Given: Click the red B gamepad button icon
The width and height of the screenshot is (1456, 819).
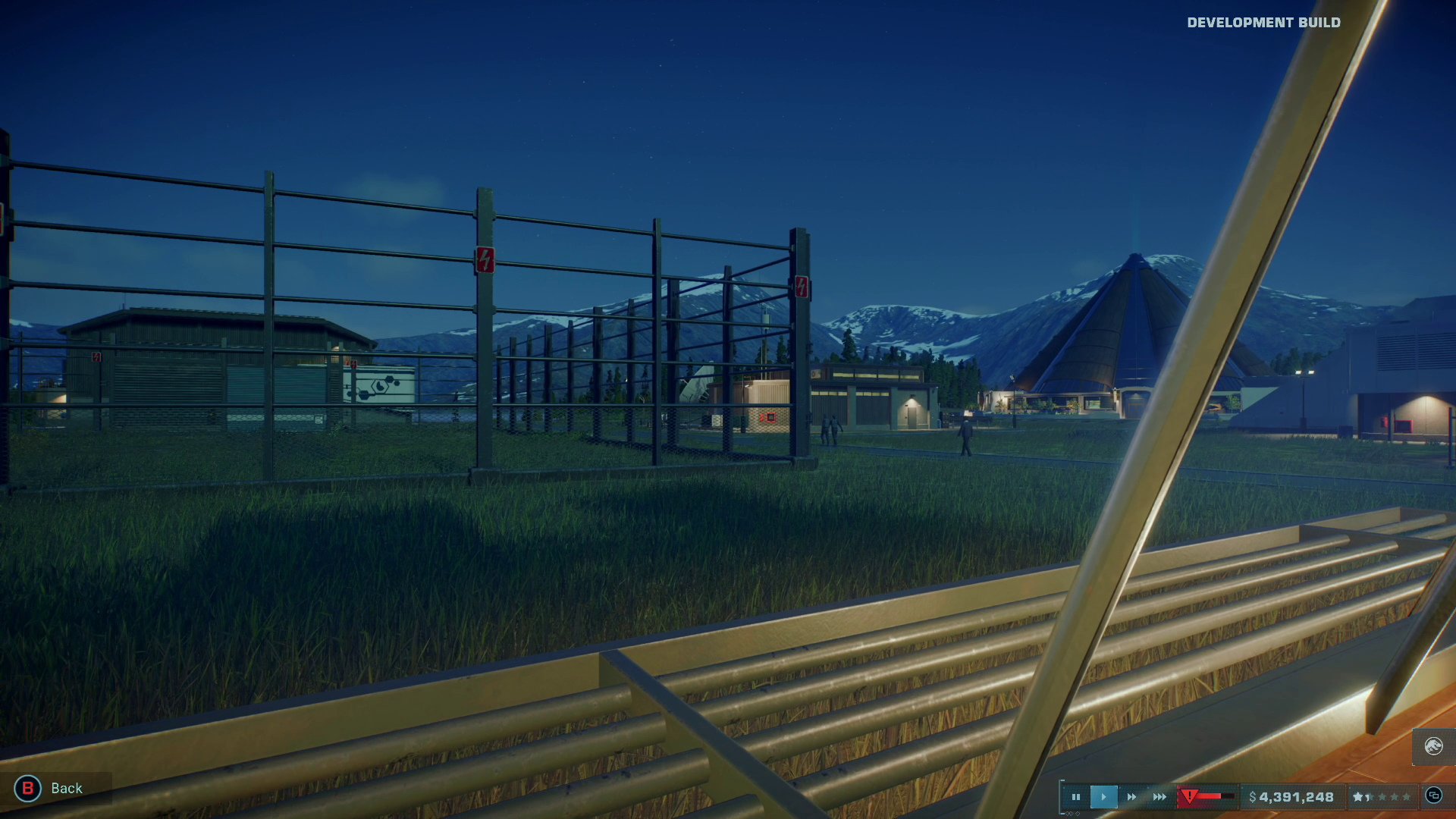Looking at the screenshot, I should 29,788.
